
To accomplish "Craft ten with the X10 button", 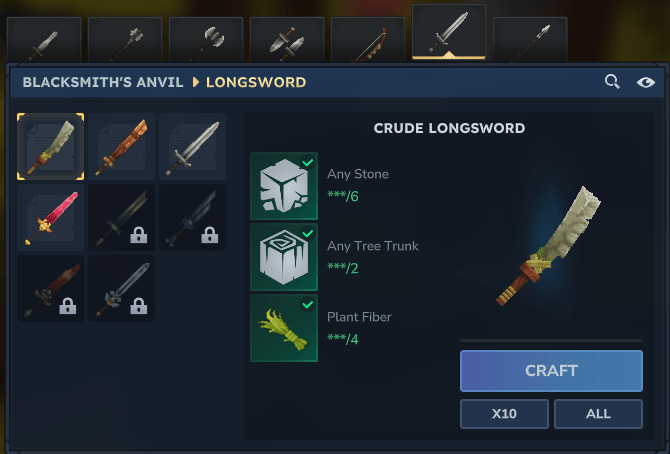I will click(x=504, y=413).
